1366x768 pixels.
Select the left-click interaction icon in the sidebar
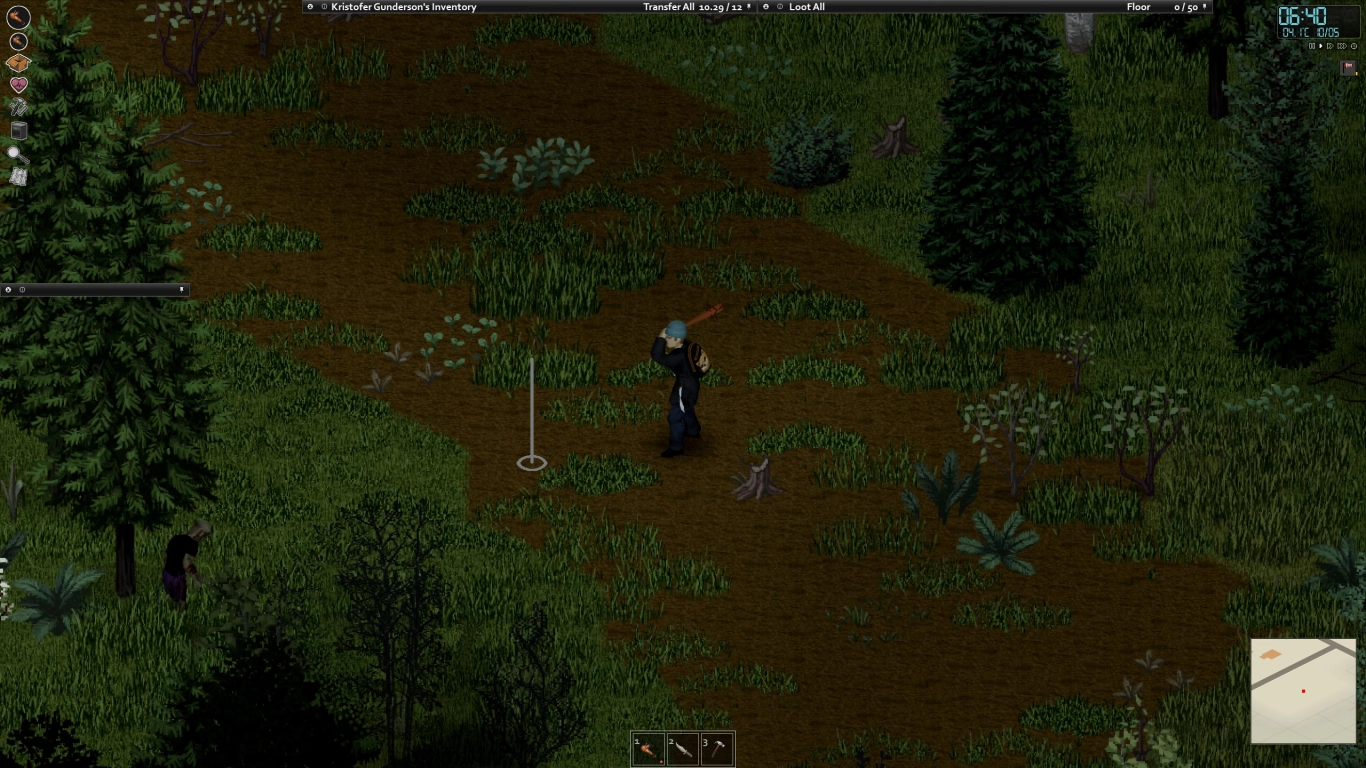(x=16, y=17)
